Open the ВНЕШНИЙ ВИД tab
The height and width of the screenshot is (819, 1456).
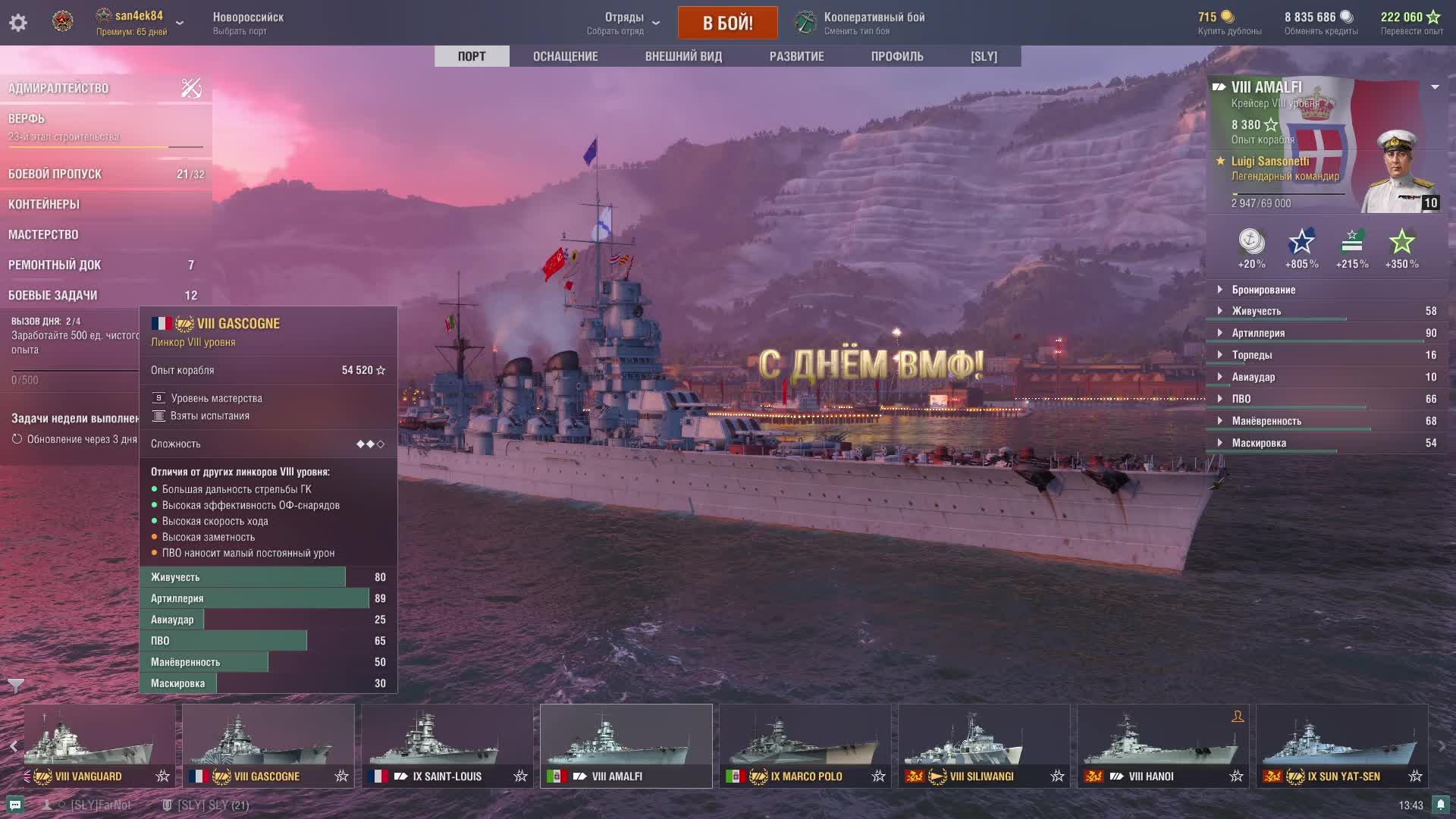[683, 56]
